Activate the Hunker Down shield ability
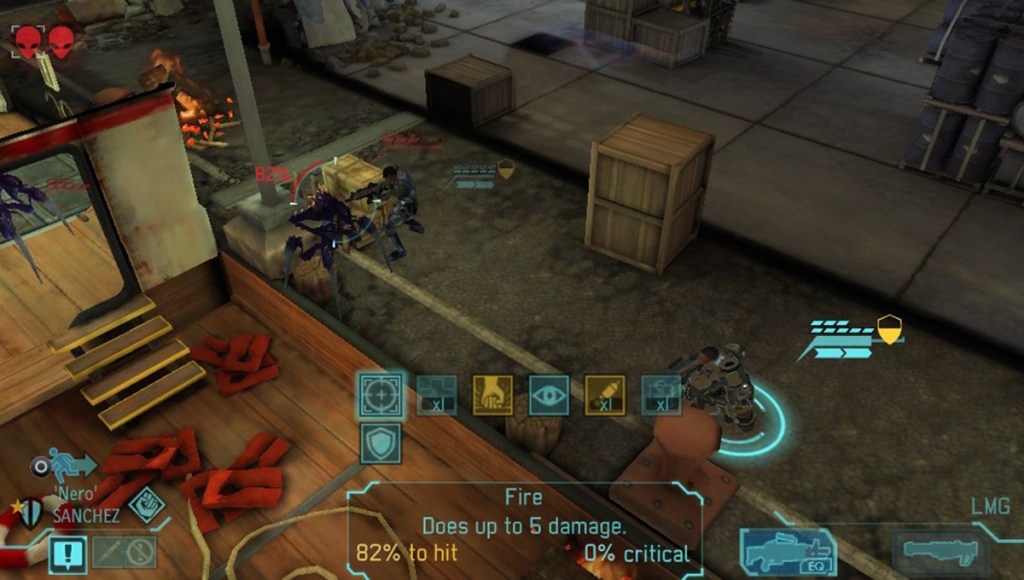This screenshot has width=1024, height=580. 381,443
